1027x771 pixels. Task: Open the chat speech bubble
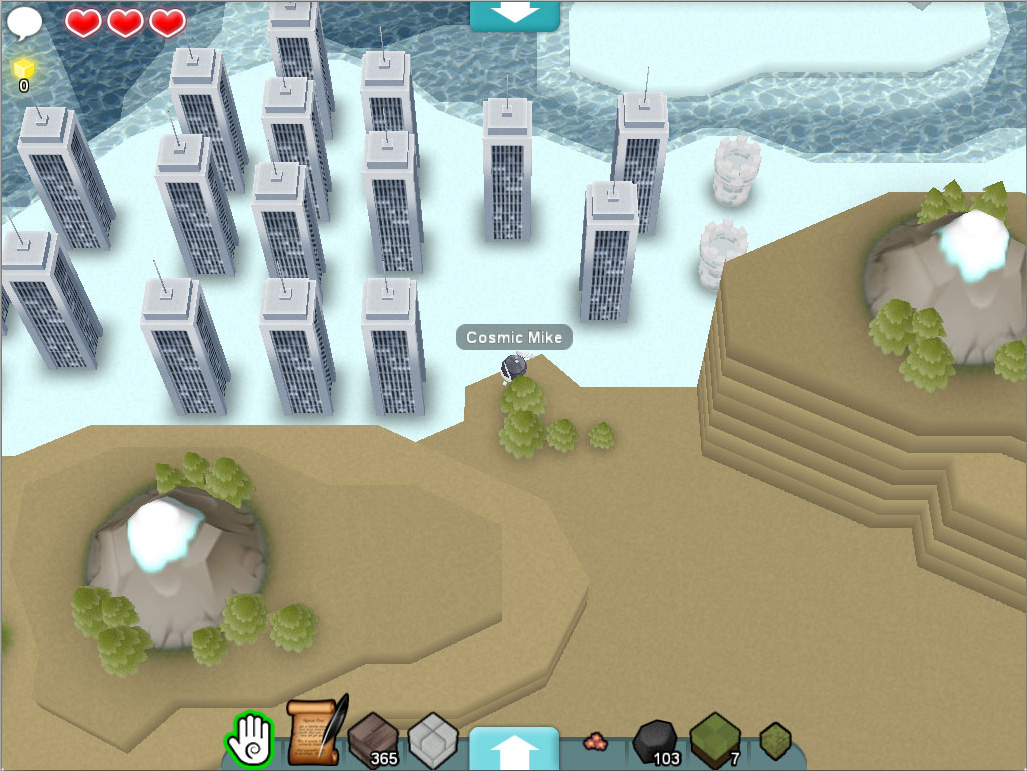(25, 22)
